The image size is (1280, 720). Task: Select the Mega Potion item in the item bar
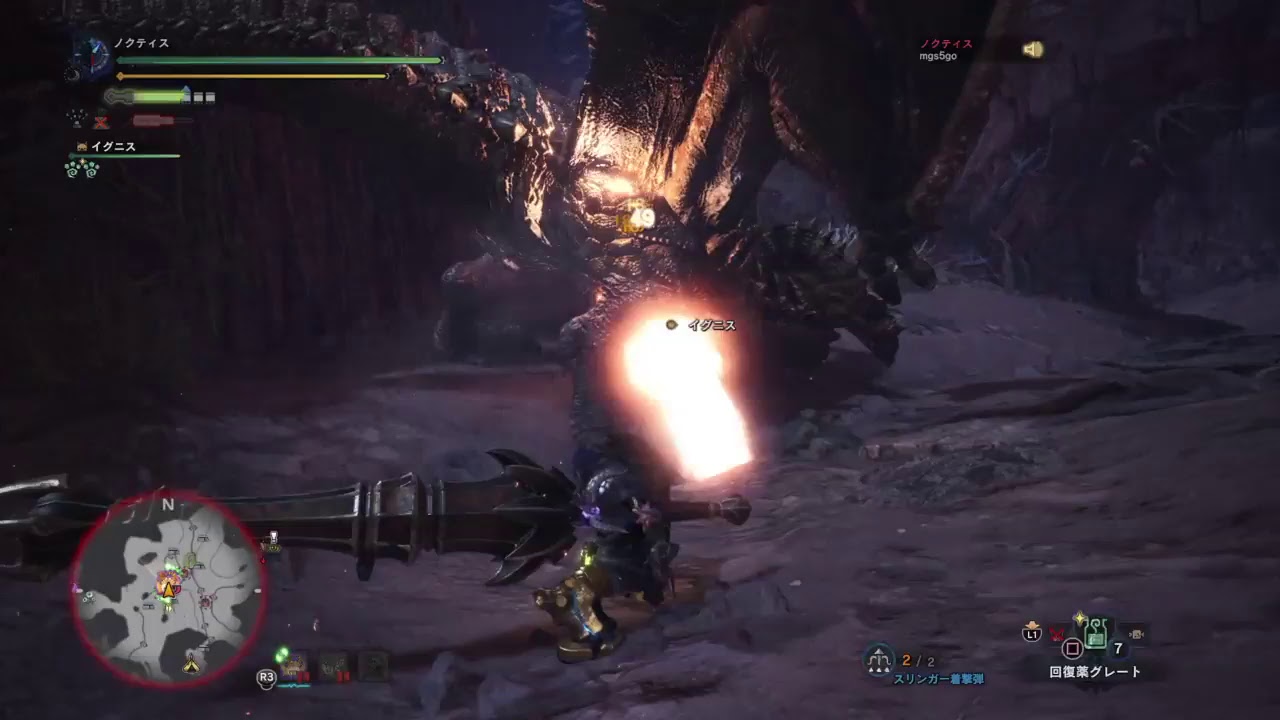click(1096, 632)
